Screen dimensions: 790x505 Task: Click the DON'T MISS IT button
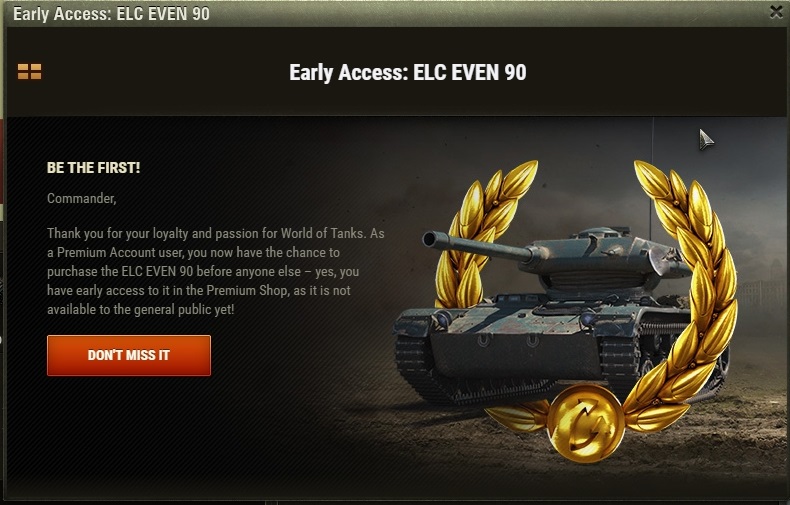(x=129, y=355)
